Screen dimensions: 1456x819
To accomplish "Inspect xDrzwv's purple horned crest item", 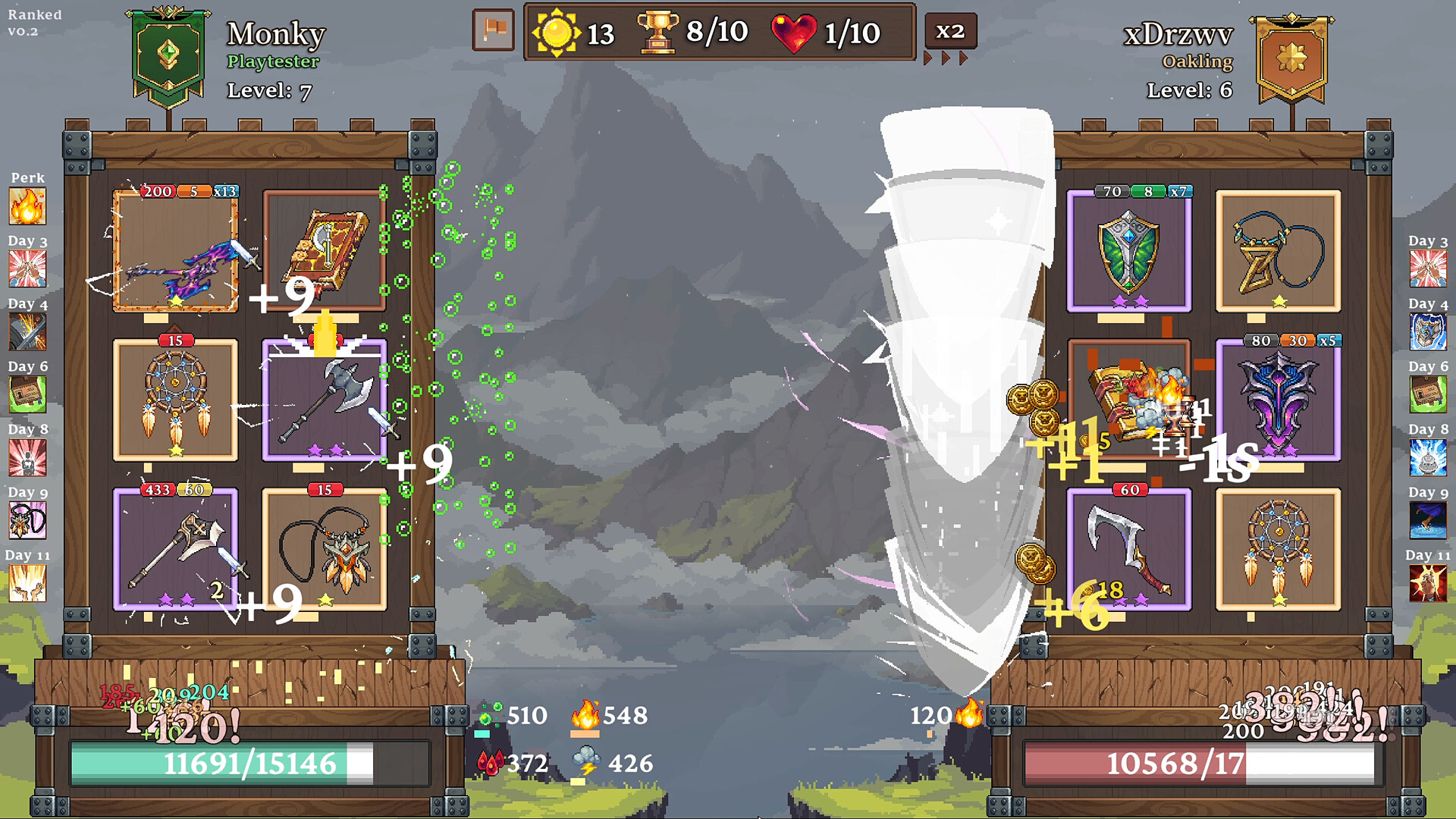I will tap(1278, 400).
